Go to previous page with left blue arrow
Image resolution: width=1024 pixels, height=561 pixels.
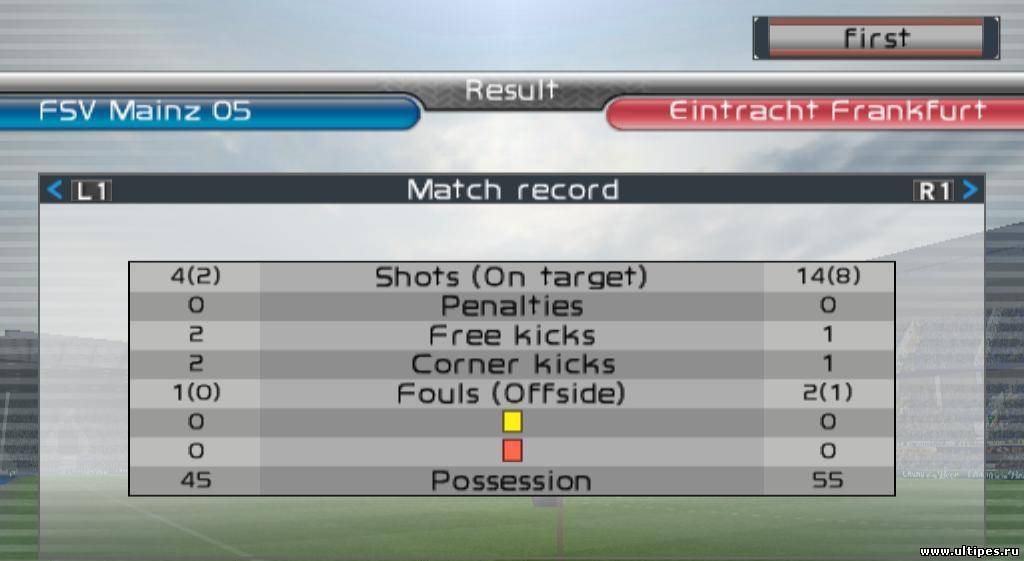point(55,189)
